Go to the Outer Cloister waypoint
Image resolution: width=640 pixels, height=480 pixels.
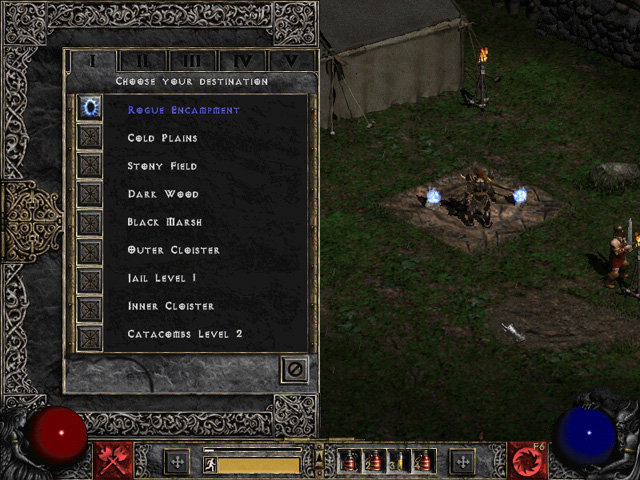tap(173, 250)
